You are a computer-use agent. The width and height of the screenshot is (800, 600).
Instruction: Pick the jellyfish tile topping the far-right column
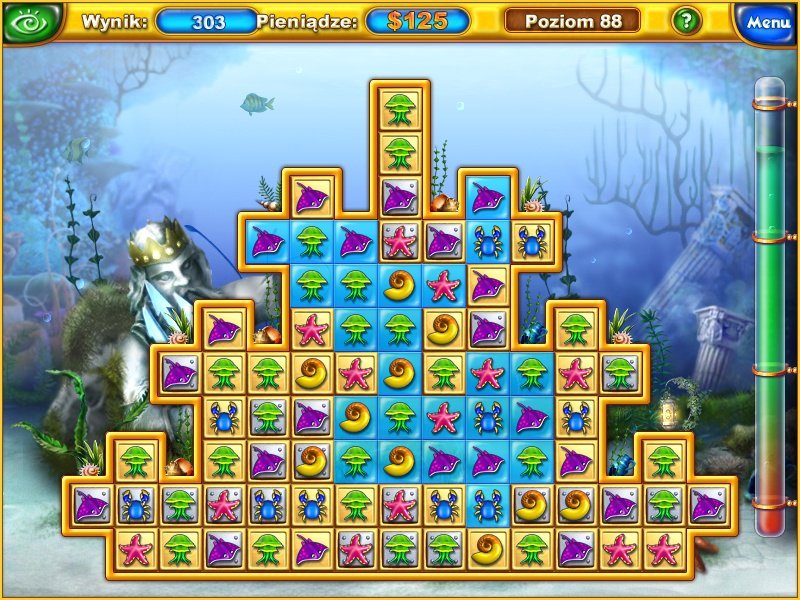click(x=663, y=459)
